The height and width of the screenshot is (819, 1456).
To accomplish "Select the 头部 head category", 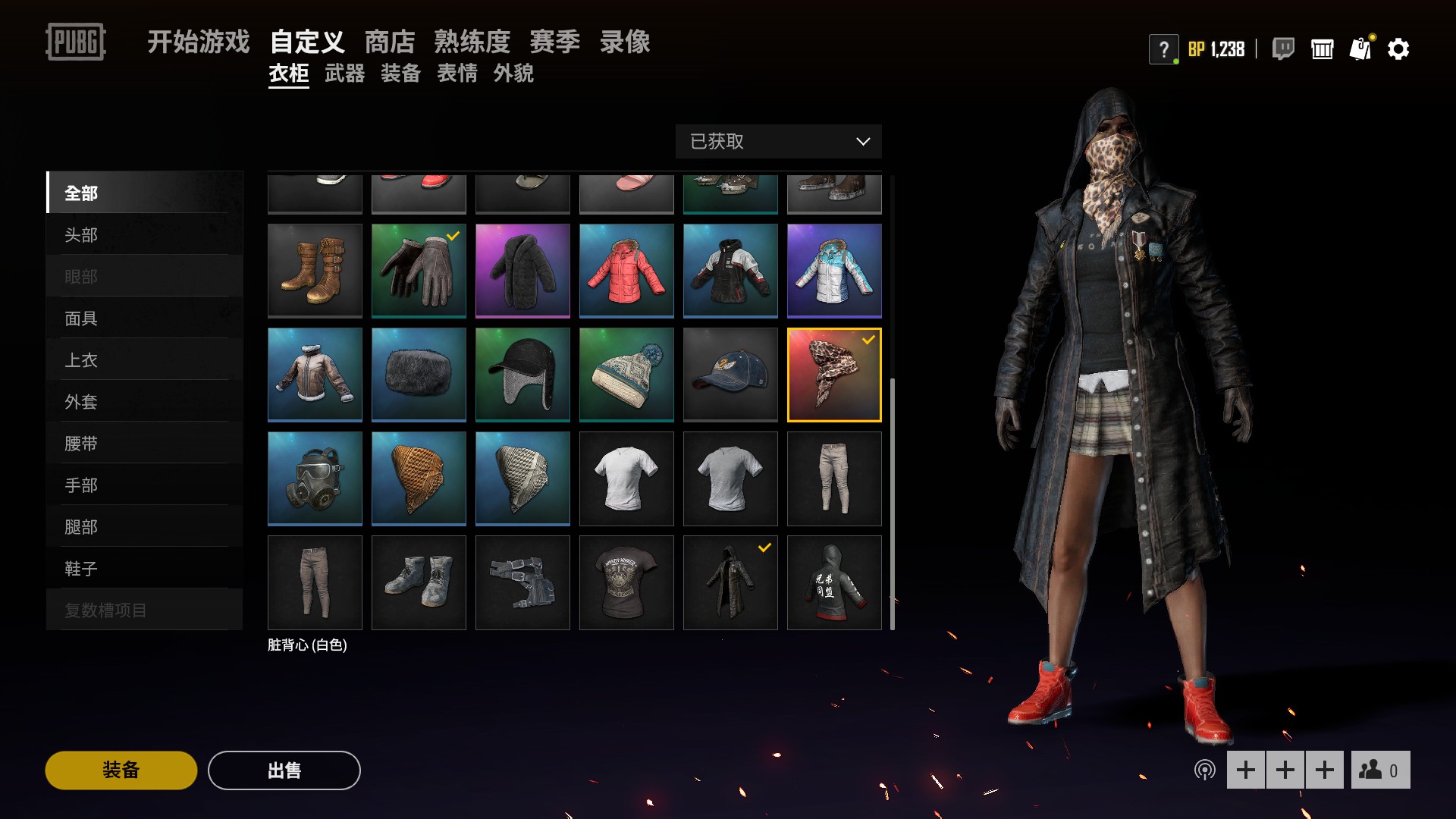I will (144, 235).
